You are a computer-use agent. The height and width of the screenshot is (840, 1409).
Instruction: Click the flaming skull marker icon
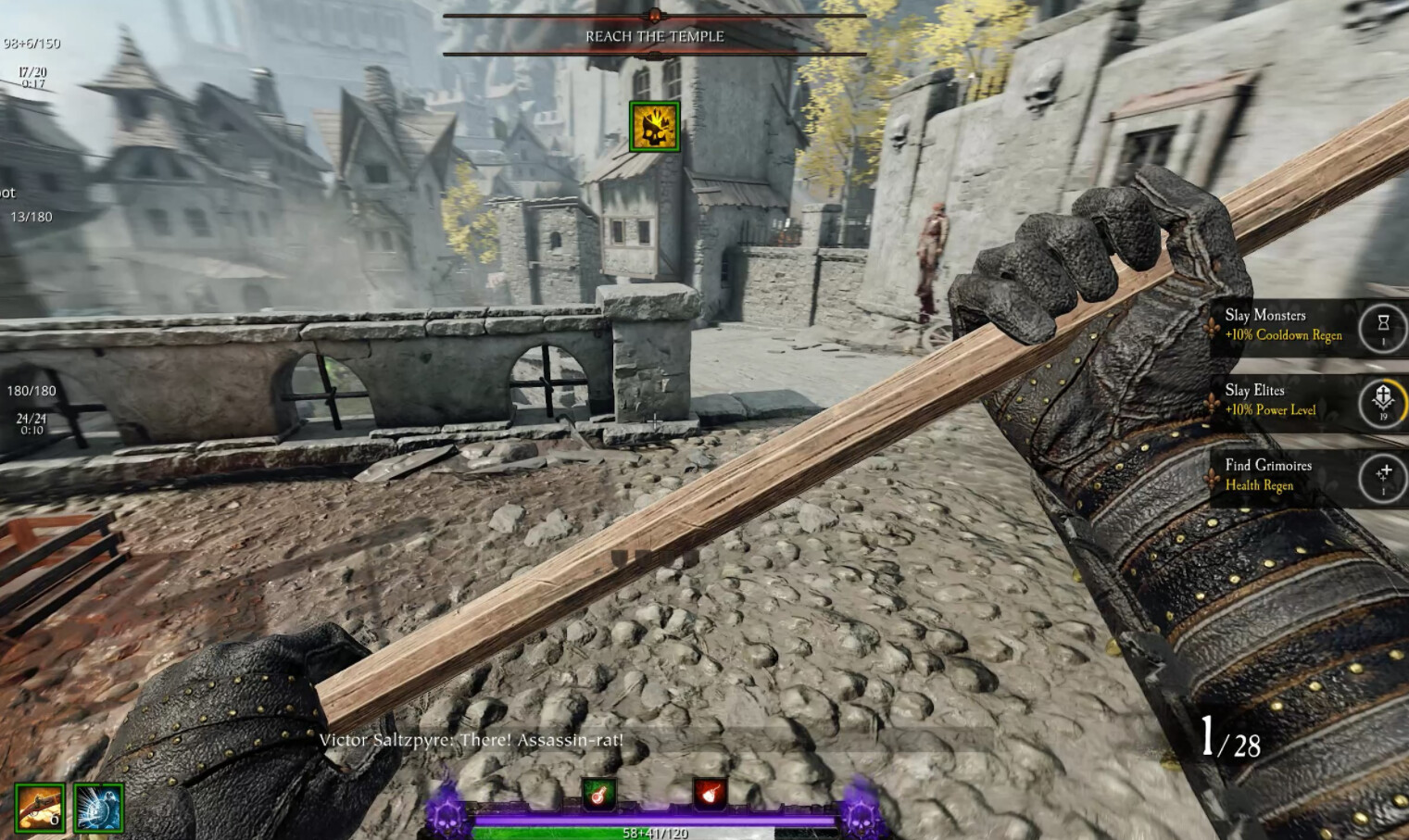point(655,127)
